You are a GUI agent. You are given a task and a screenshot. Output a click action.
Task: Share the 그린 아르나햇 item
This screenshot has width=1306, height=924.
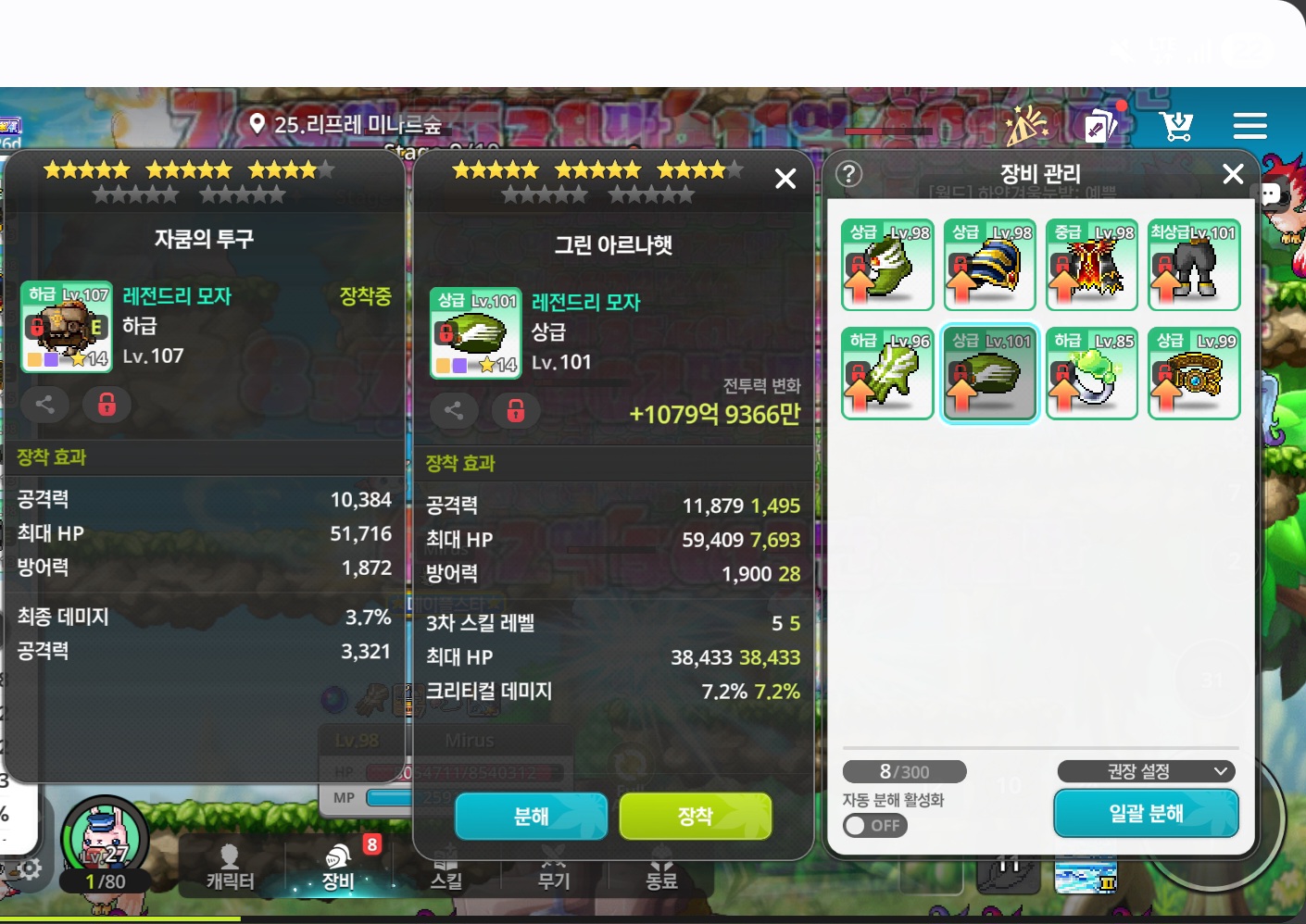pyautogui.click(x=453, y=410)
